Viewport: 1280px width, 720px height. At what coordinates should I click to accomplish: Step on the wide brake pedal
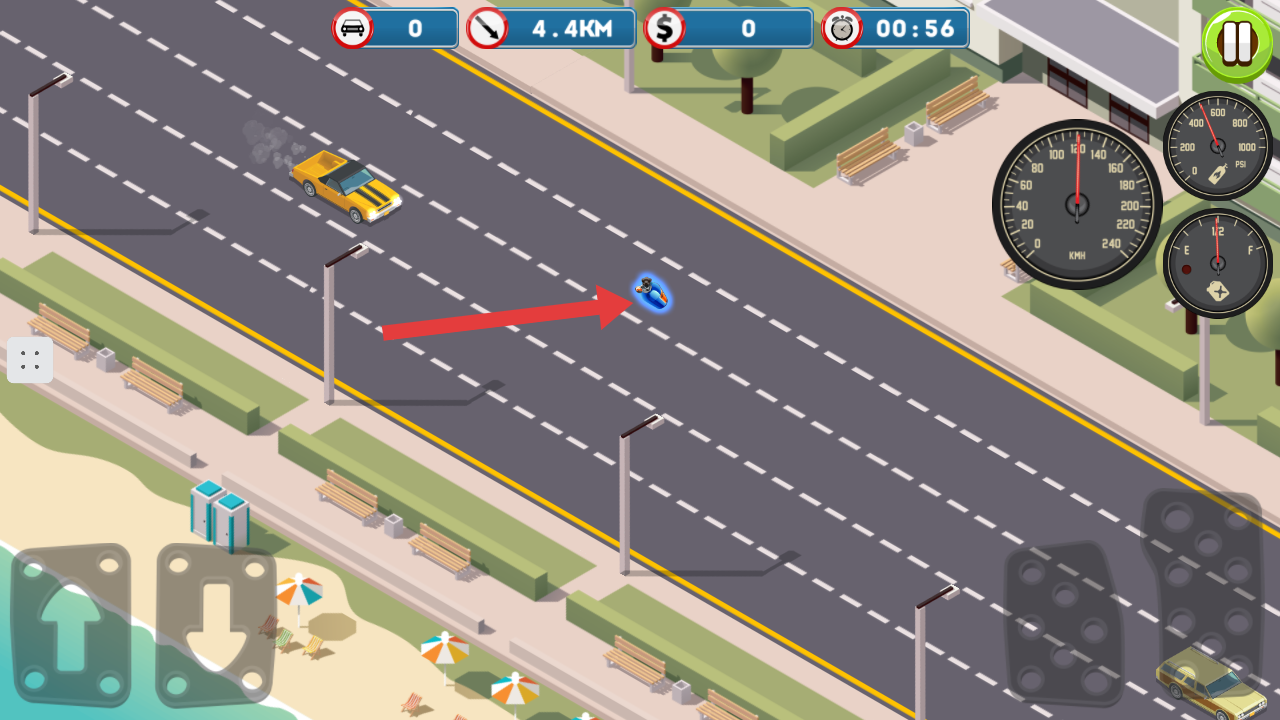(x=1063, y=623)
